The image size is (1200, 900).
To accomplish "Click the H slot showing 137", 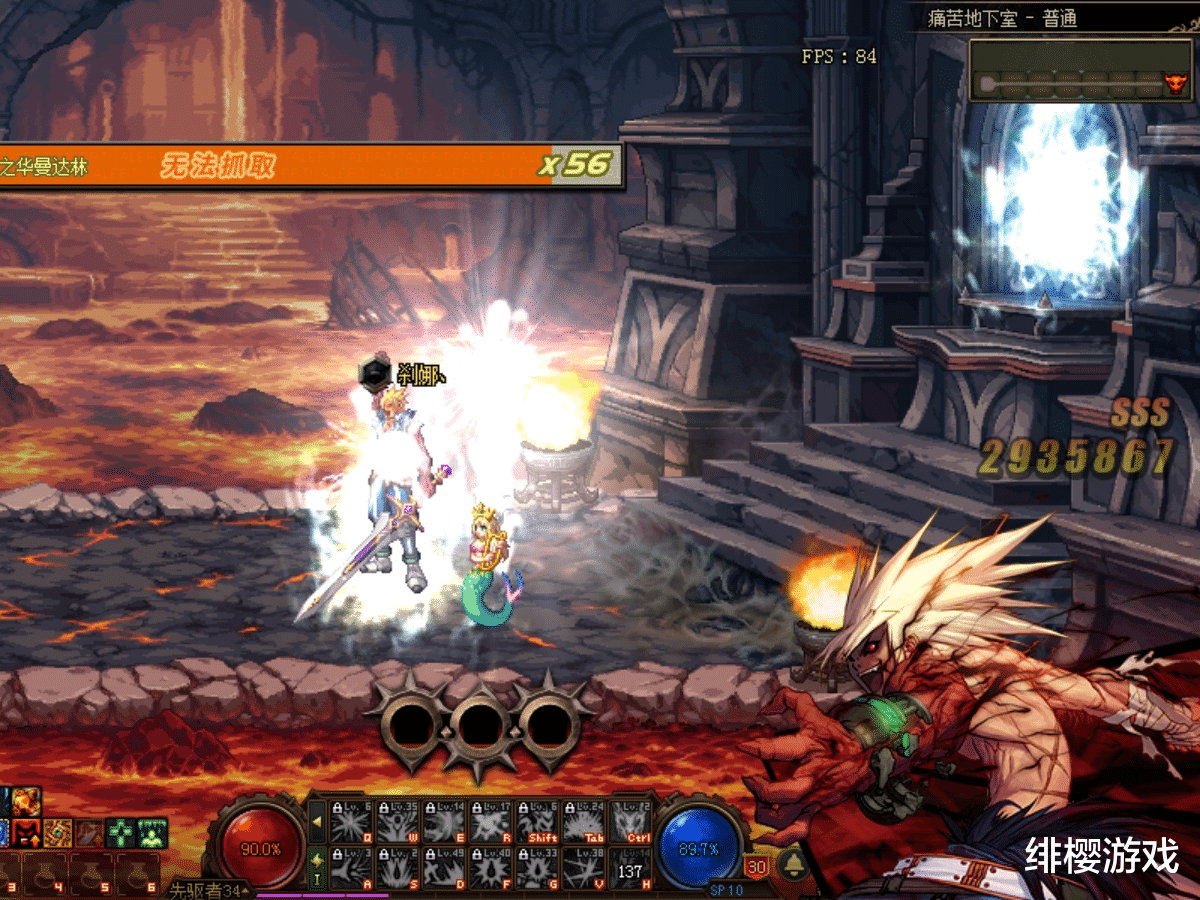I will tap(632, 867).
